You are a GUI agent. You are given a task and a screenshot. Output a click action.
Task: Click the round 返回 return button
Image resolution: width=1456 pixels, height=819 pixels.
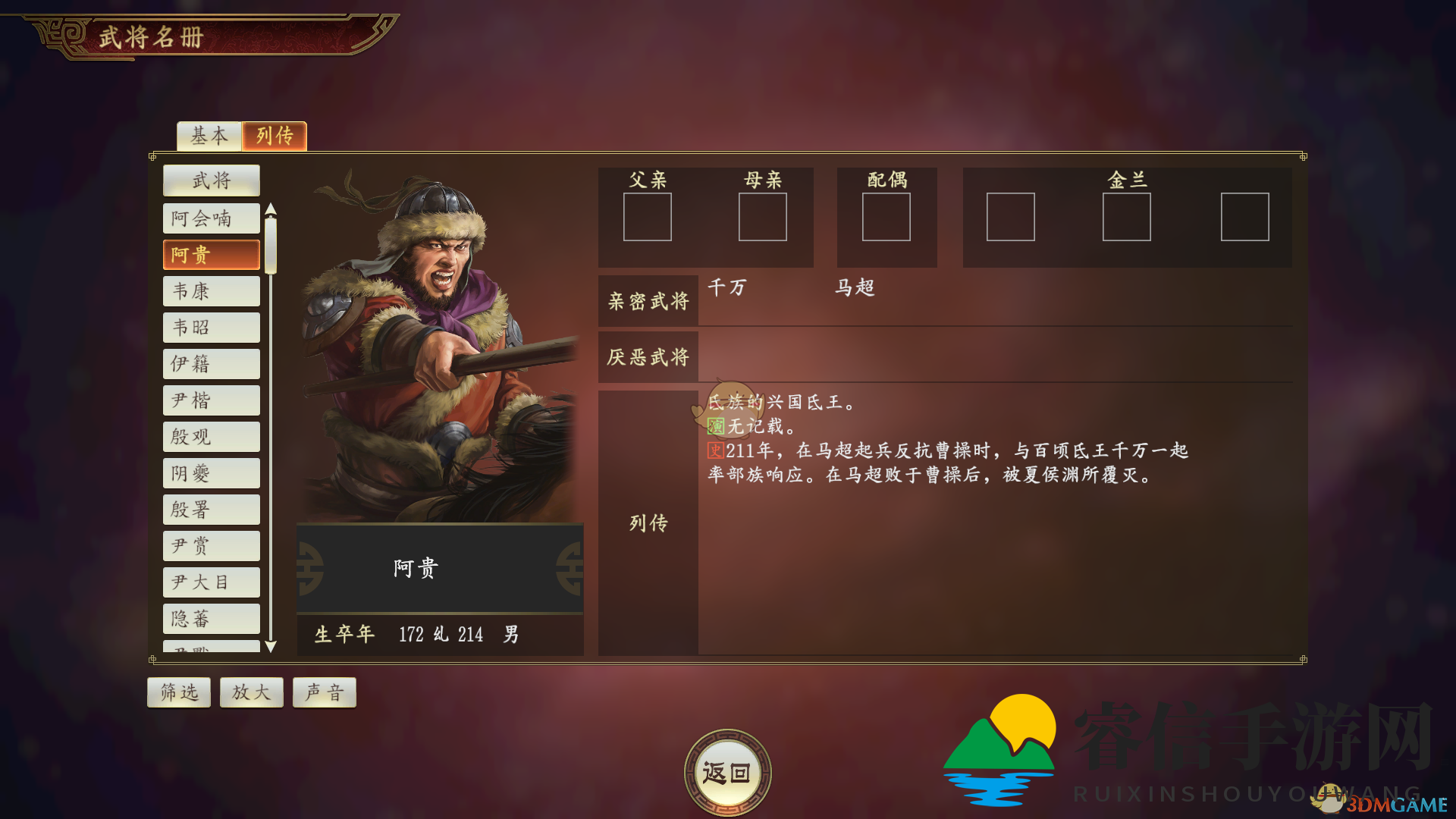(x=727, y=770)
